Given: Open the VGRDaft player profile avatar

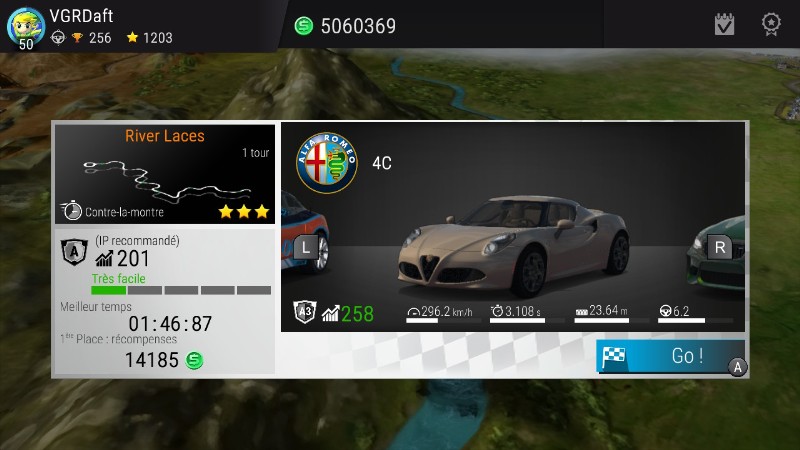Looking at the screenshot, I should (25, 26).
